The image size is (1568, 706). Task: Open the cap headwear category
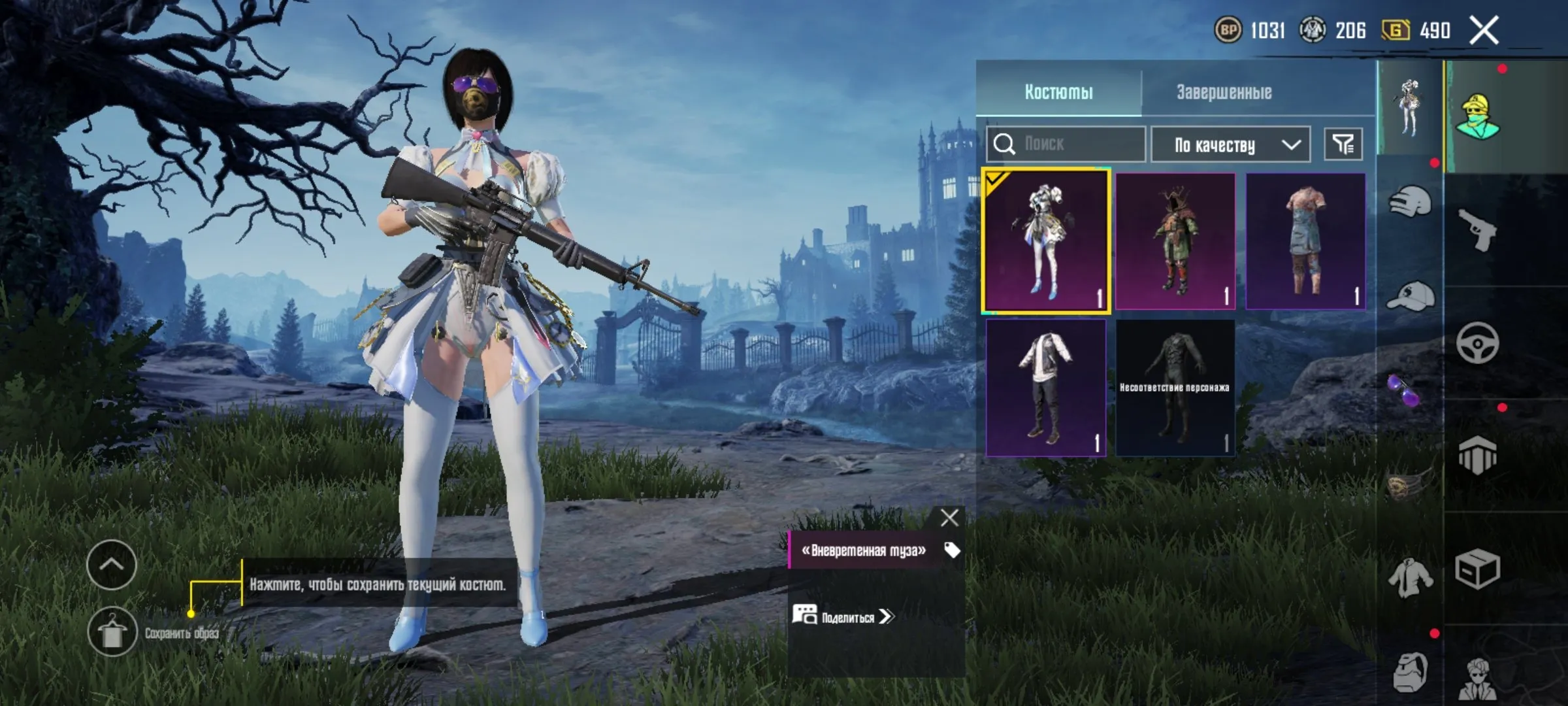tap(1410, 297)
